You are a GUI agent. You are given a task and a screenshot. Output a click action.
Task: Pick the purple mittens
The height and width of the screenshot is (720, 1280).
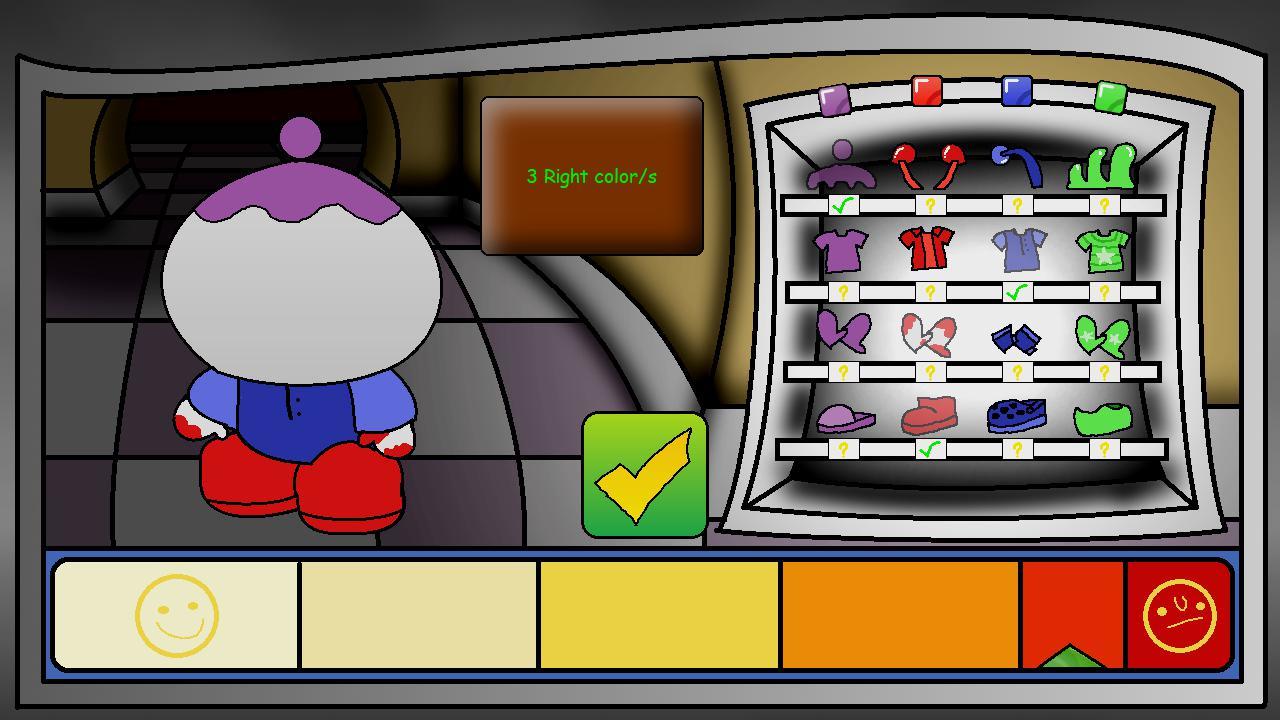[x=845, y=335]
